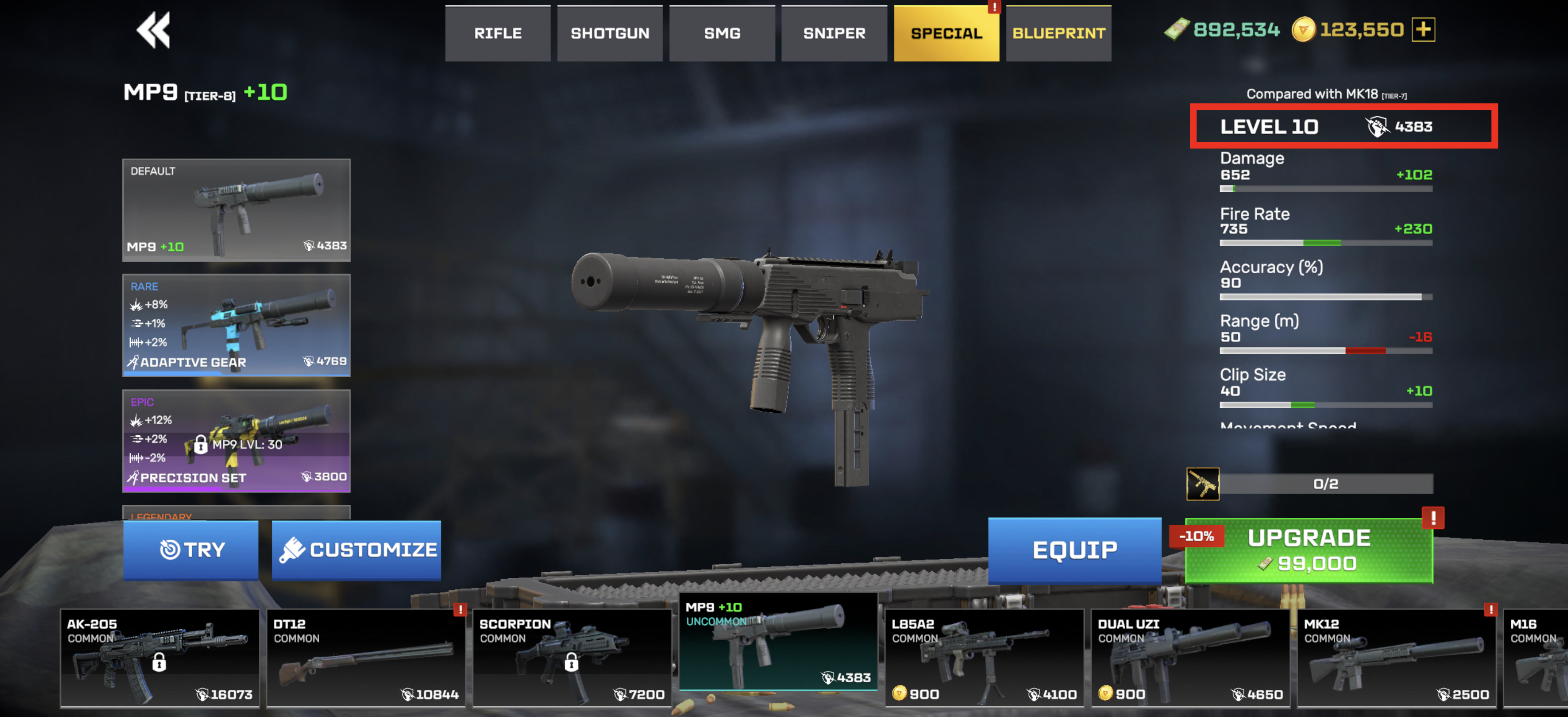Pick the Scorpion weapon tile

point(572,658)
